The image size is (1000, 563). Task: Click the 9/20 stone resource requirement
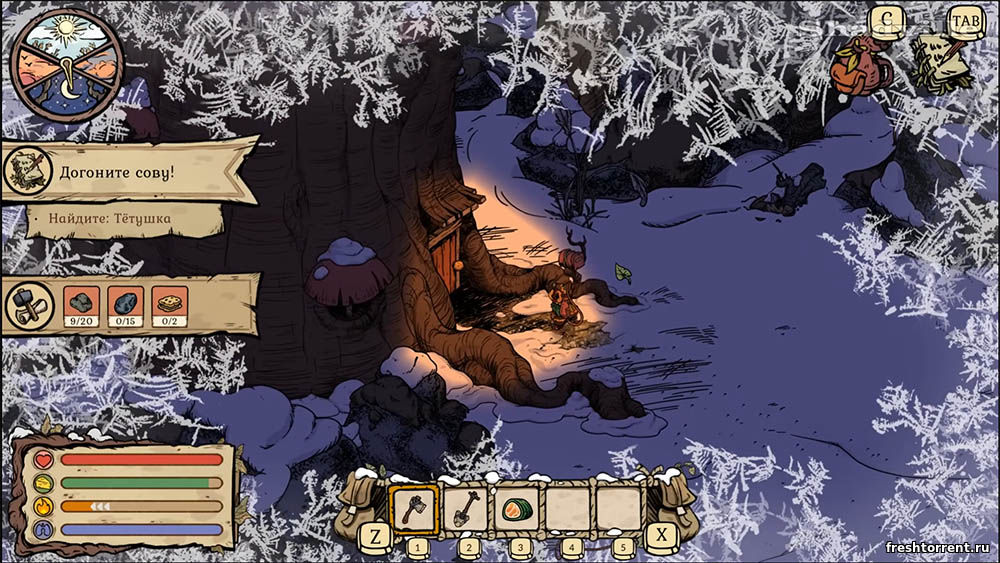tap(80, 306)
